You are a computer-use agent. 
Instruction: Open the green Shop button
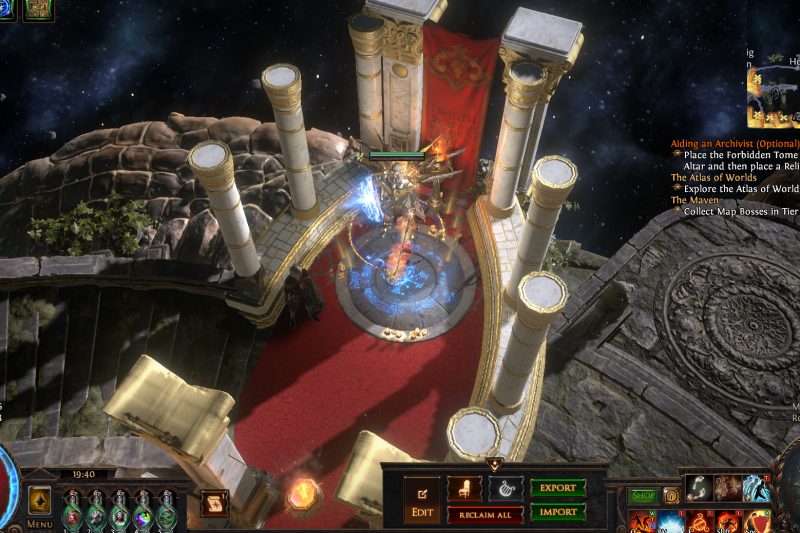[x=642, y=496]
